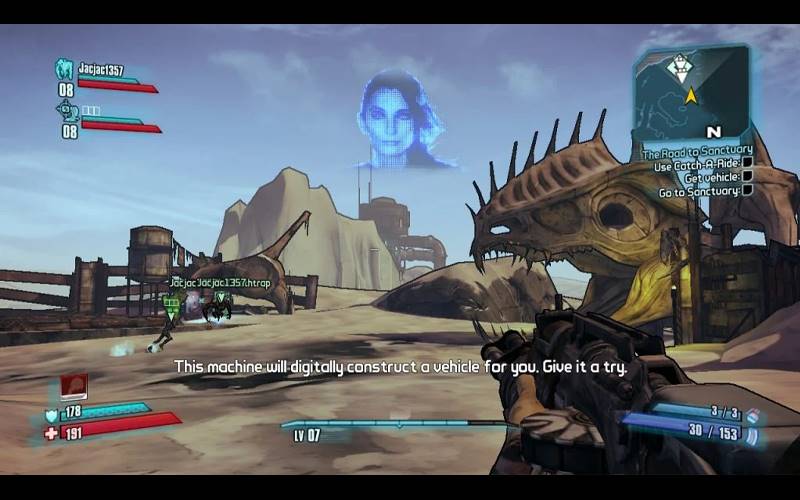Tick the Get vehicle objective box

747,177
